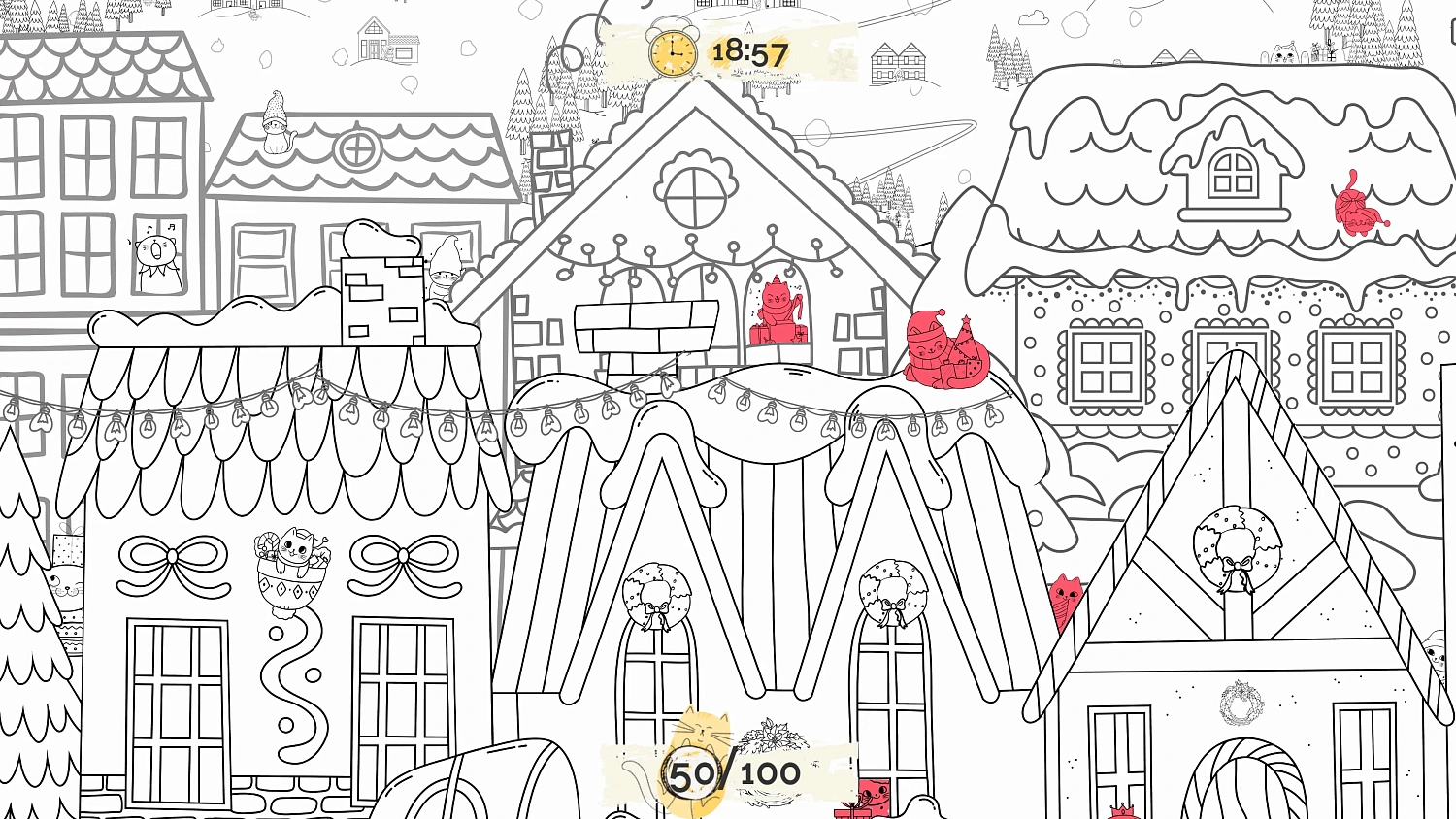Viewport: 1456px width, 819px height.
Task: Select the santa-hat cat among the top-right pine trees
Action: tap(1285, 53)
